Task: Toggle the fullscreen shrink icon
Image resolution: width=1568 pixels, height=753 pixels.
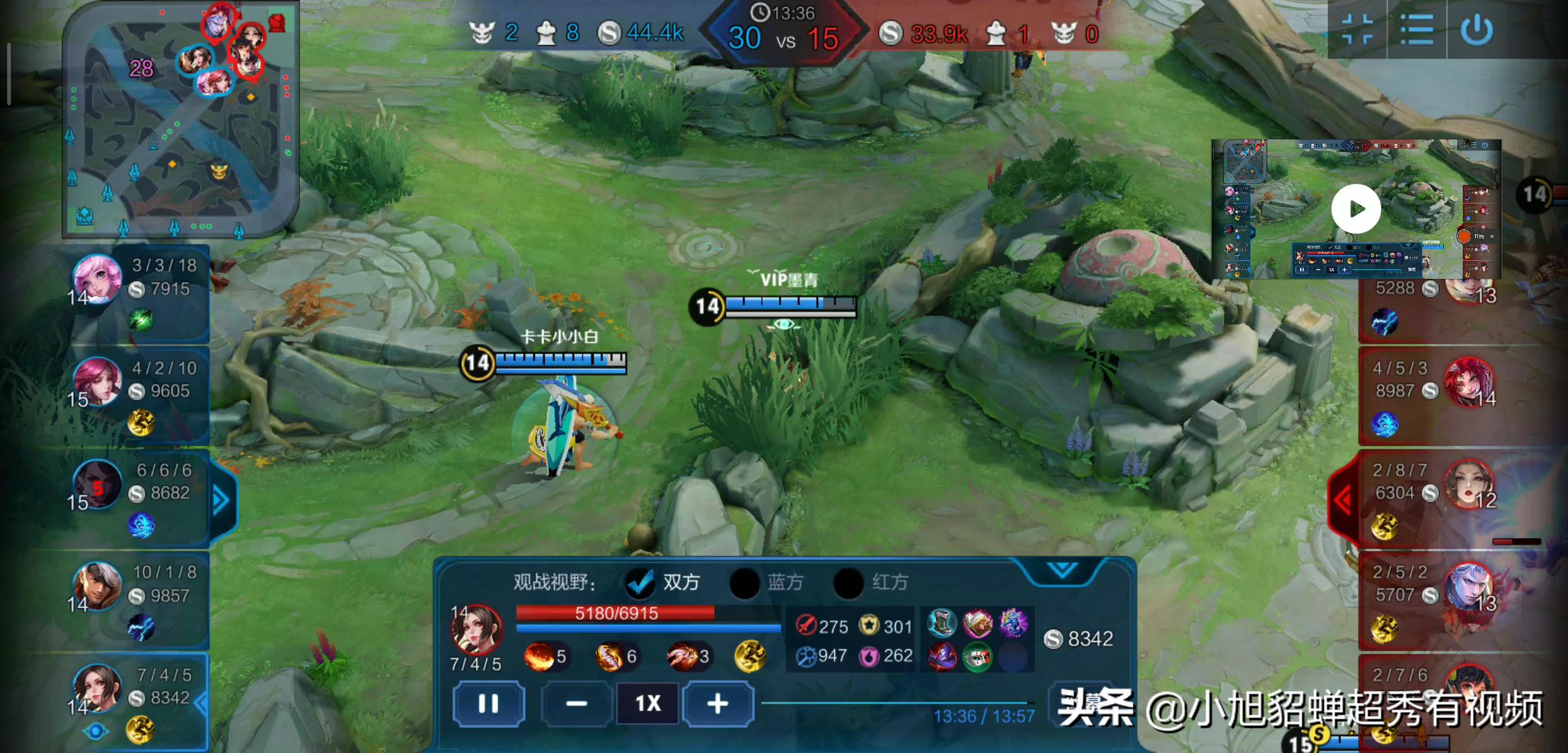Action: pyautogui.click(x=1357, y=30)
